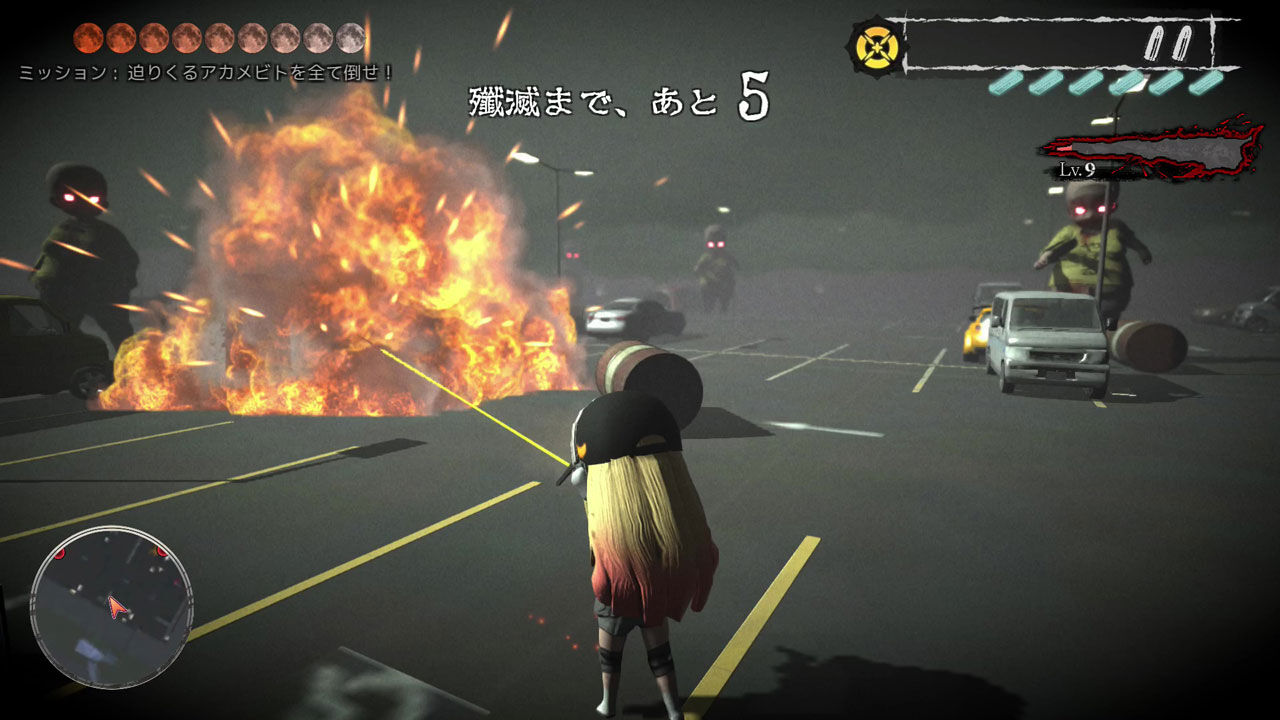1280x720 pixels.
Task: Click the red enemy blip at the minimap's top right
Action: (160, 553)
